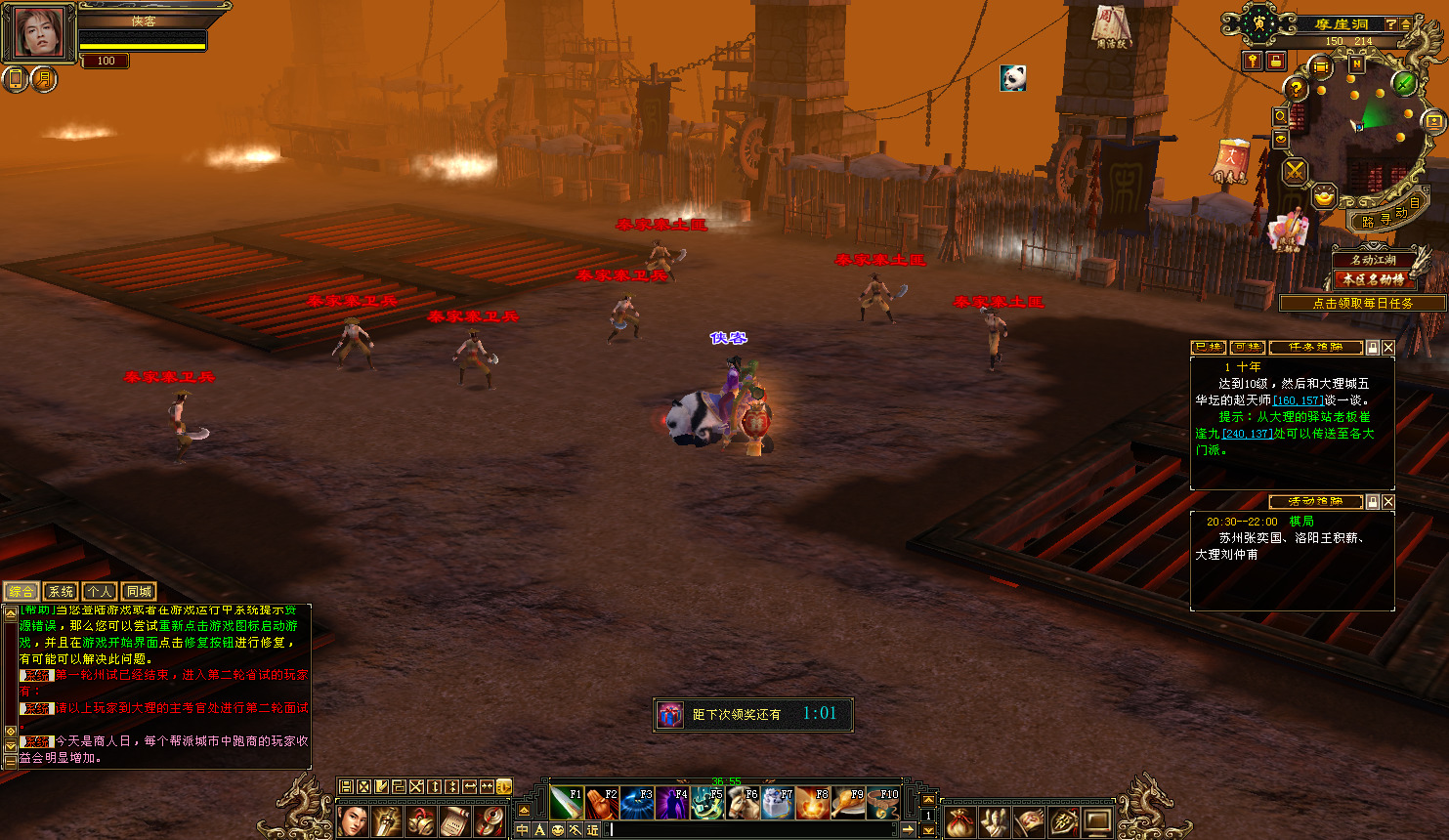Show the 已接 accepted quests list
The height and width of the screenshot is (840, 1449).
click(x=1209, y=348)
